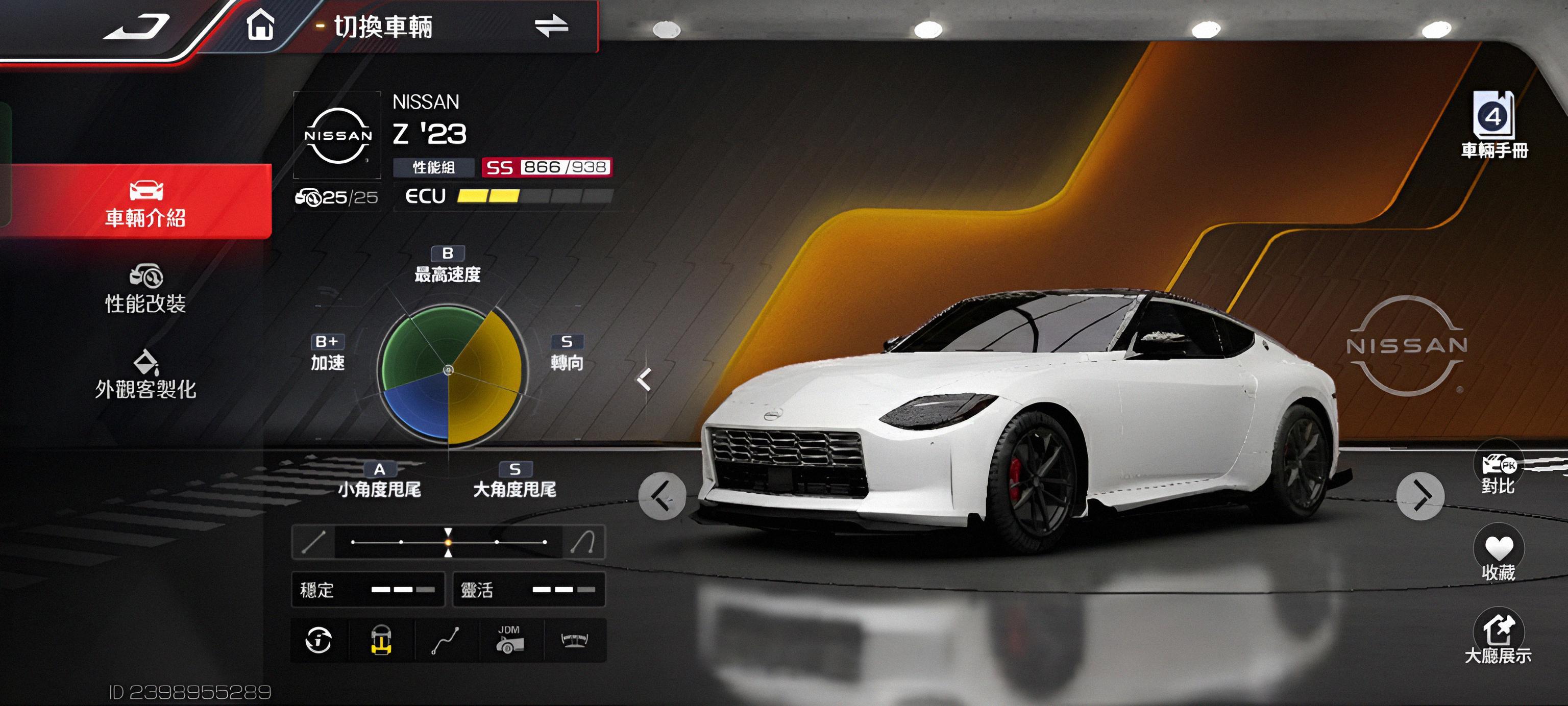Set car as 大廳展示 lobby display

(1498, 637)
